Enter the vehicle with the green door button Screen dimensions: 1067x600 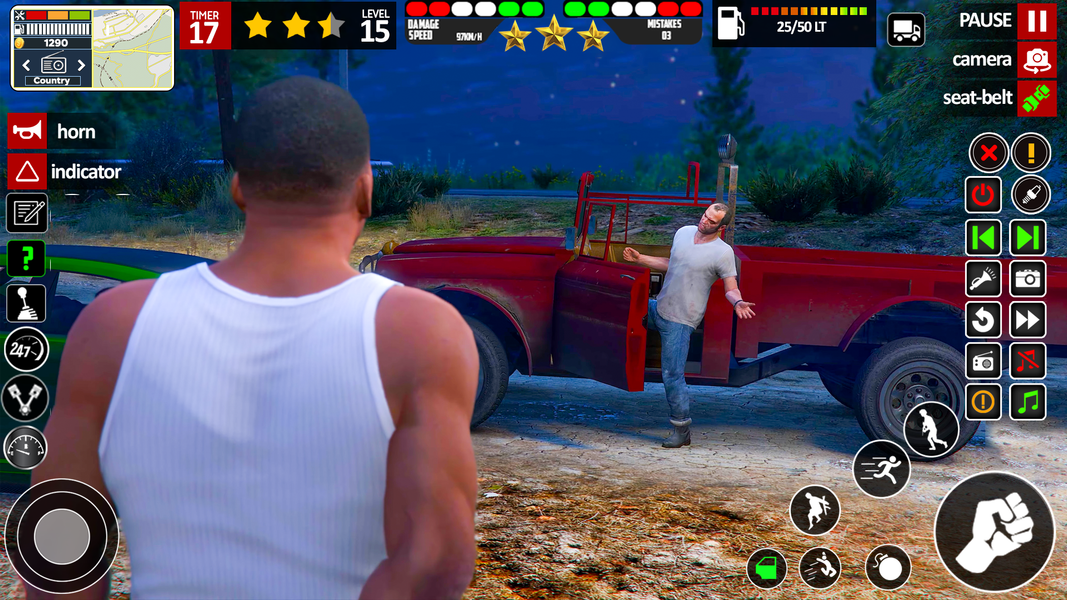click(767, 569)
